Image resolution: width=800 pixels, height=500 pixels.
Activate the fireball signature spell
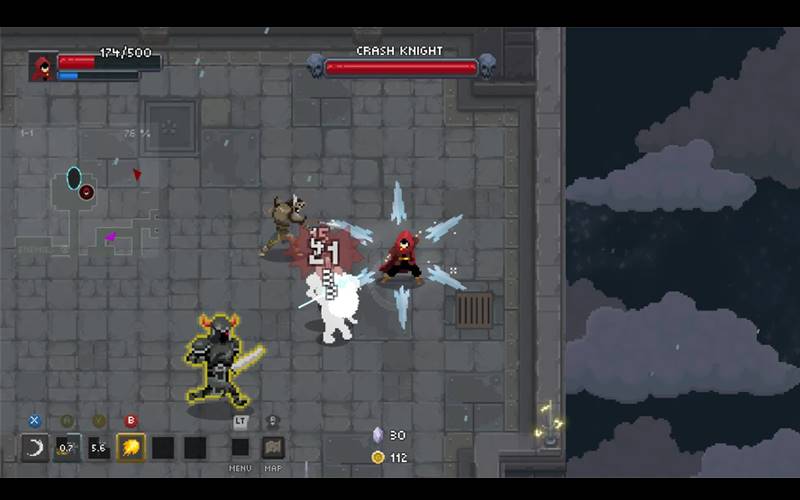[130, 447]
